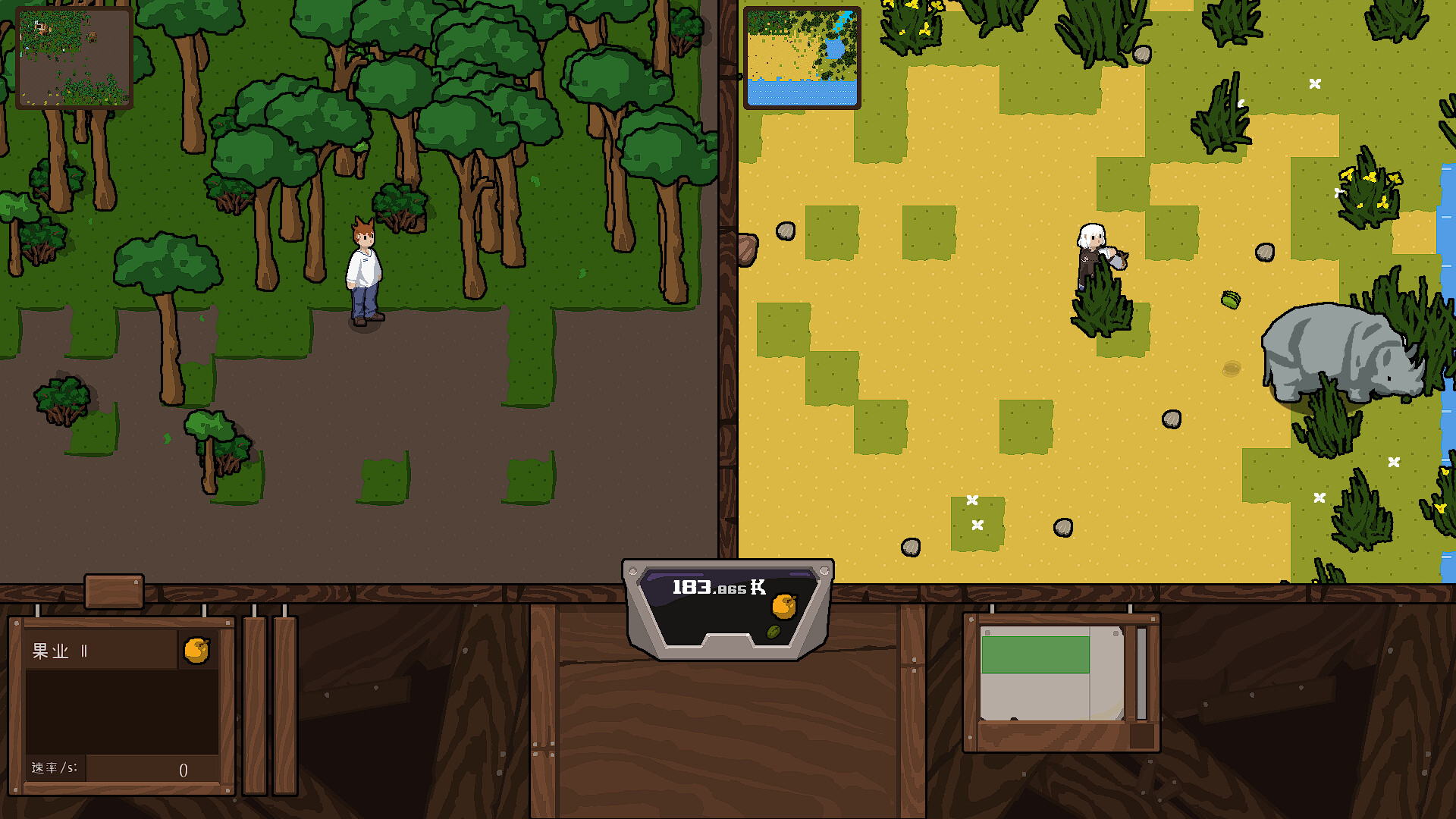Click the apple icon in the currency counter
The image size is (1456, 819).
(x=784, y=607)
